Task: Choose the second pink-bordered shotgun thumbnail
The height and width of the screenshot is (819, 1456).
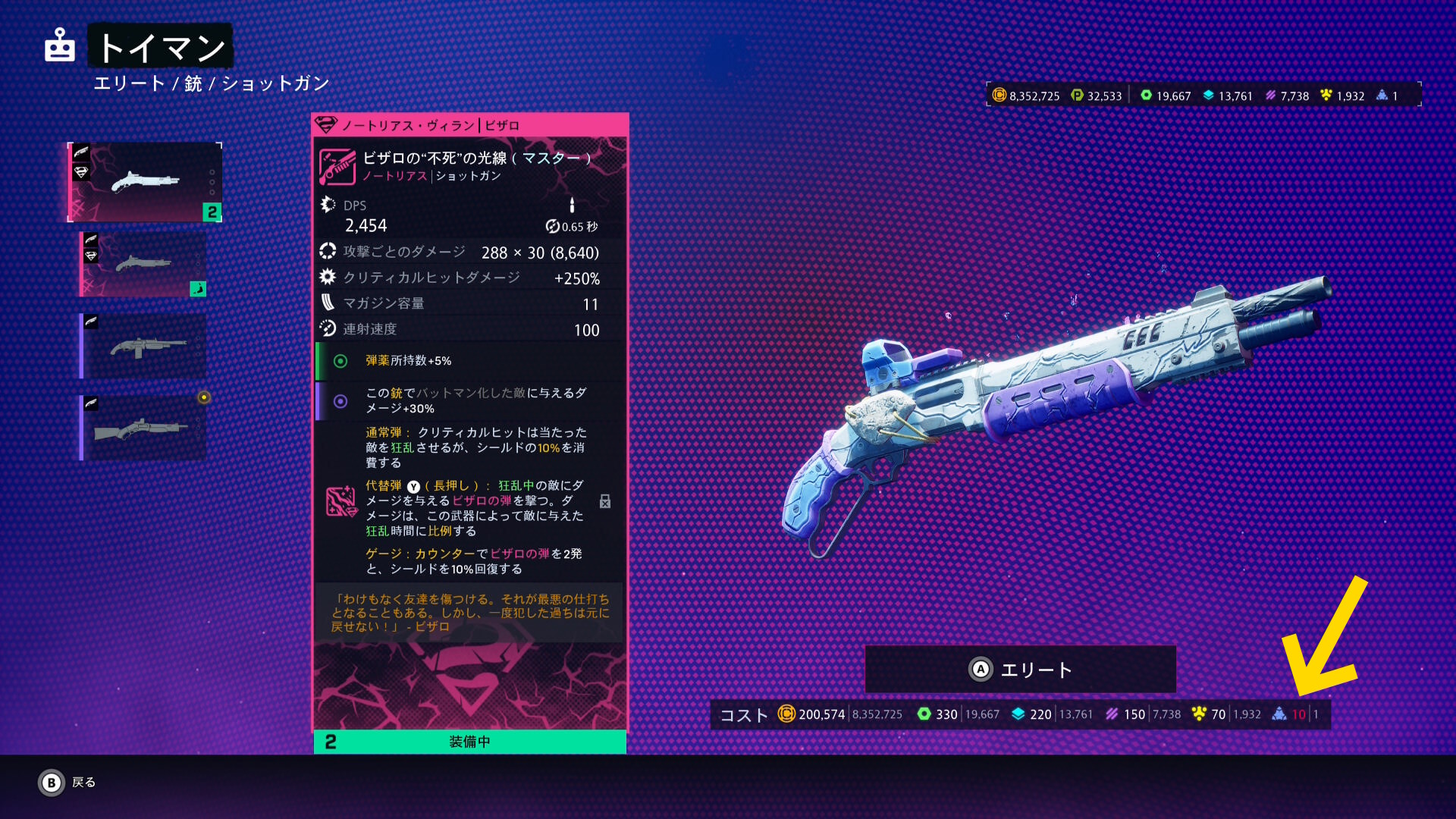Action: (x=143, y=264)
